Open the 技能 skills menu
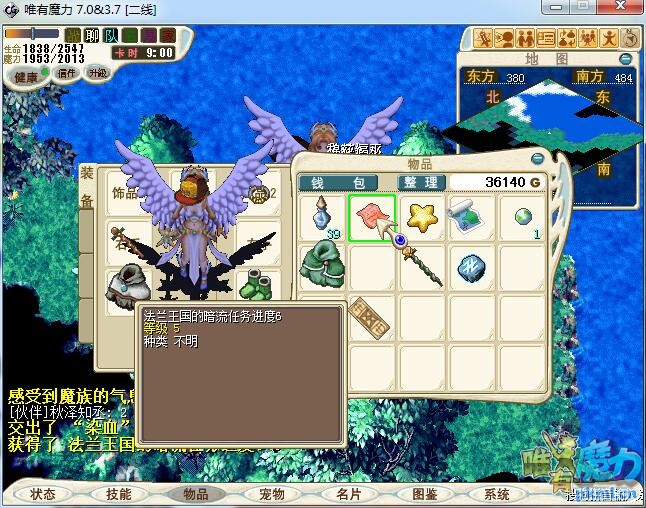Image resolution: width=646 pixels, height=508 pixels. click(118, 494)
